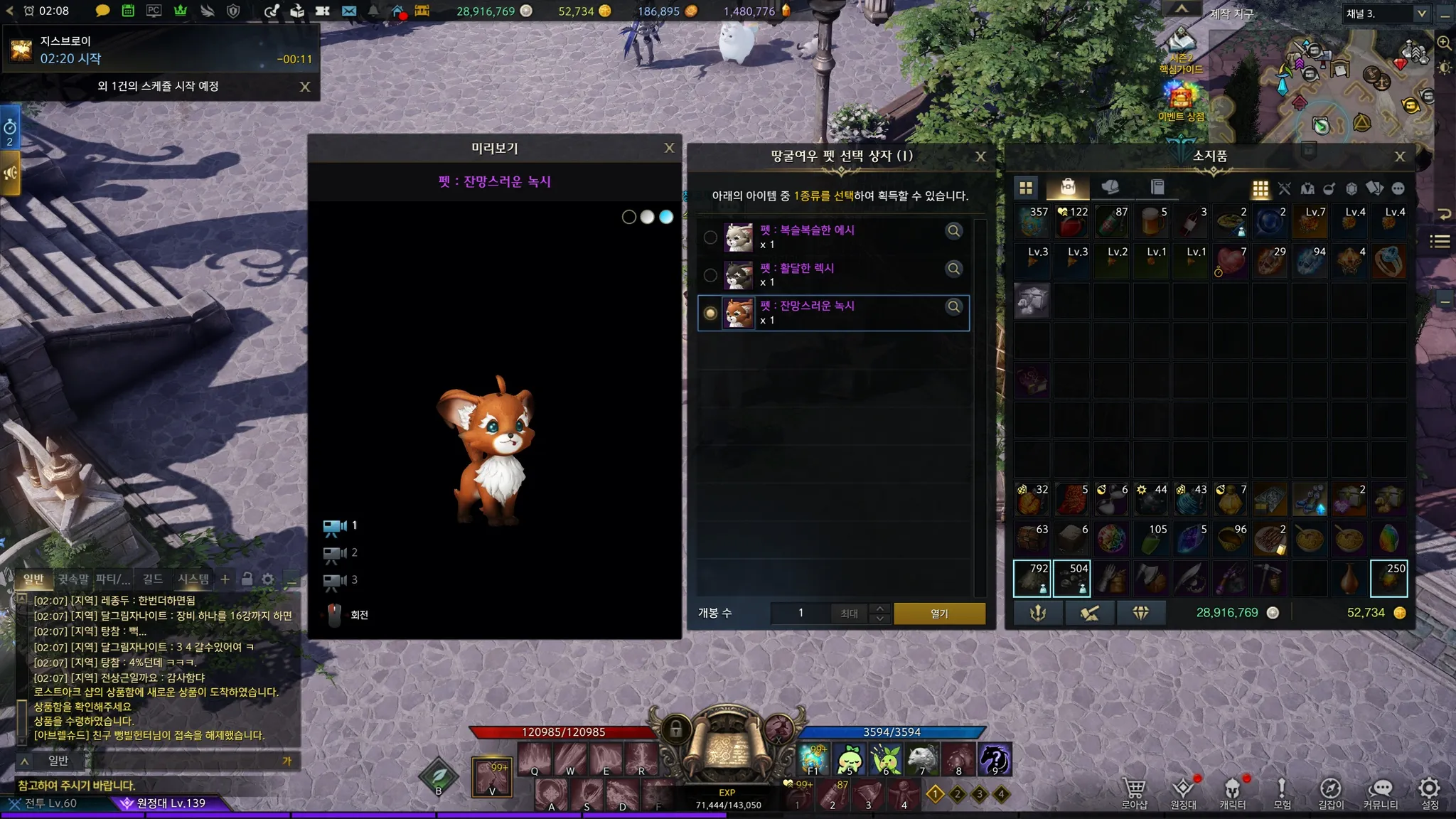Open the 로아샵 shop menu
The width and height of the screenshot is (1456, 819).
[x=1134, y=793]
